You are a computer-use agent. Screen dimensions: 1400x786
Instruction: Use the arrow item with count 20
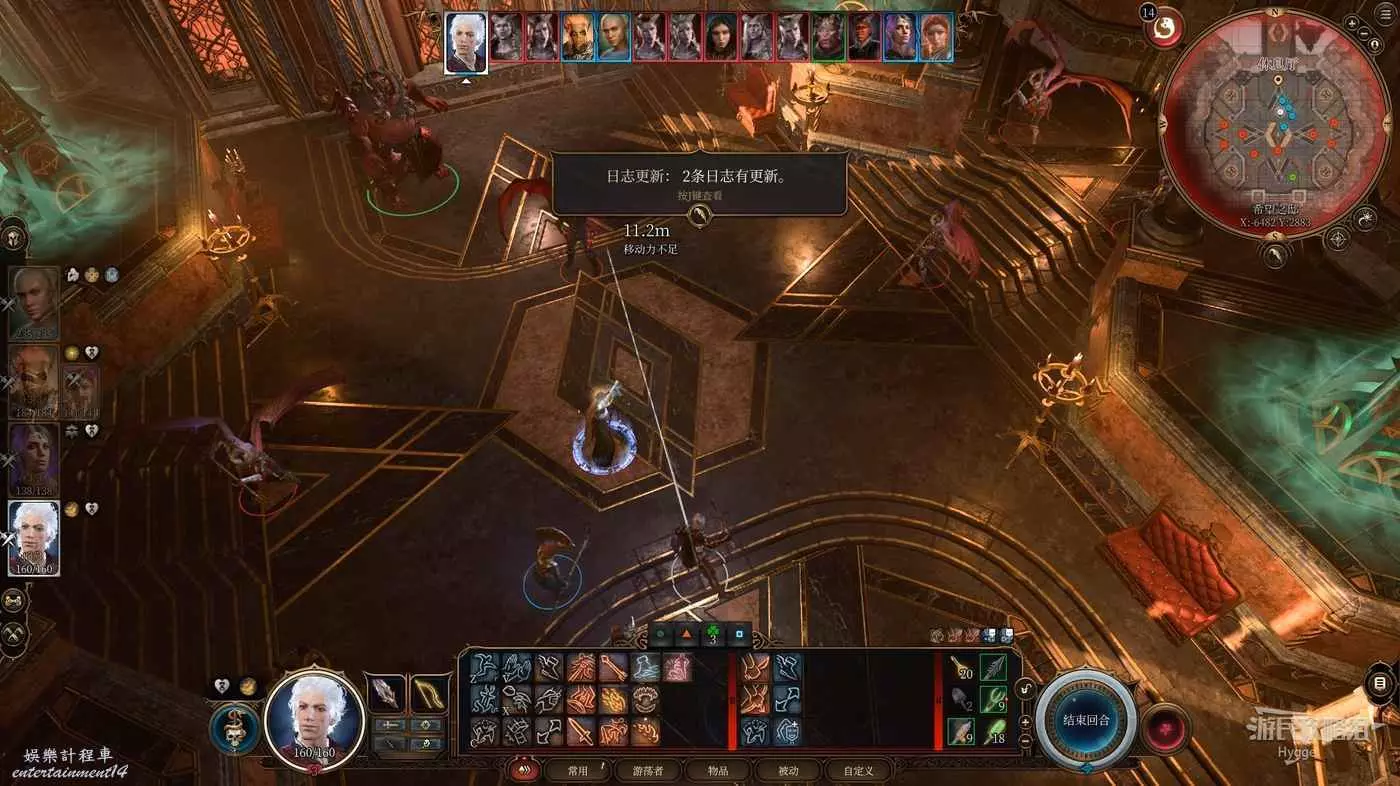(962, 667)
